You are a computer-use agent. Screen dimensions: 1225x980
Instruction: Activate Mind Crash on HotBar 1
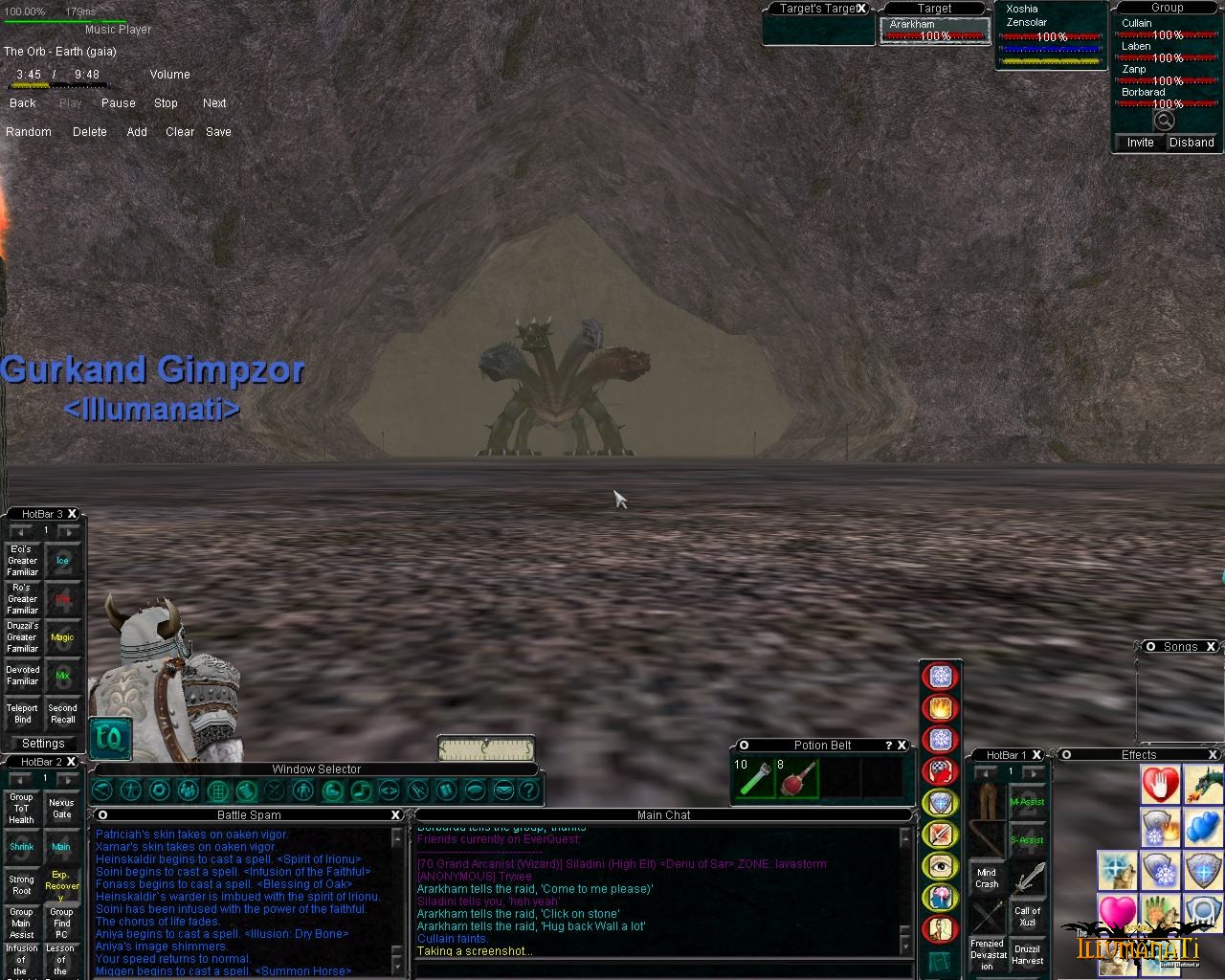tap(987, 879)
